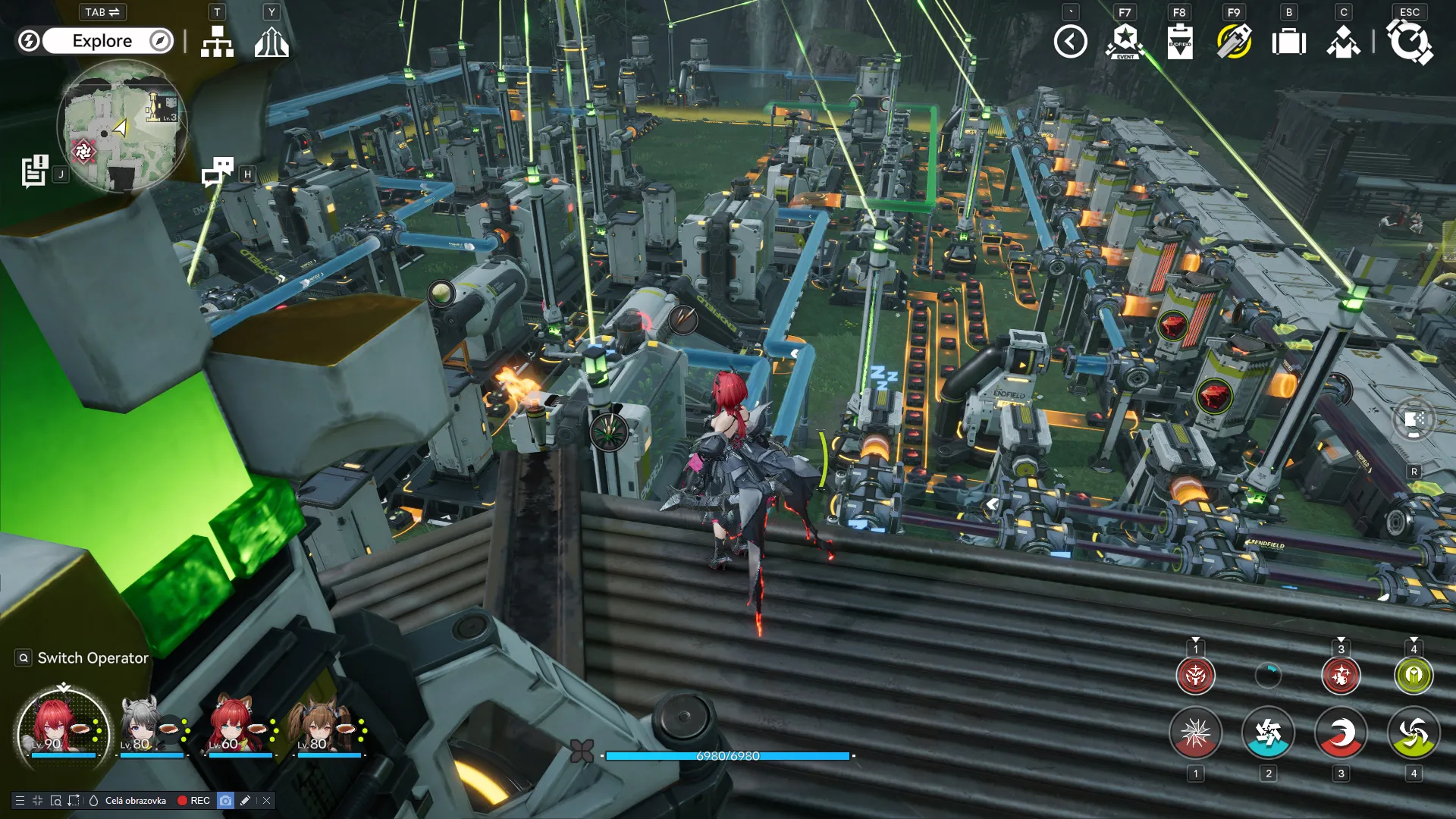The height and width of the screenshot is (819, 1456).
Task: Open the chat bubbles icon
Action: pyautogui.click(x=218, y=172)
